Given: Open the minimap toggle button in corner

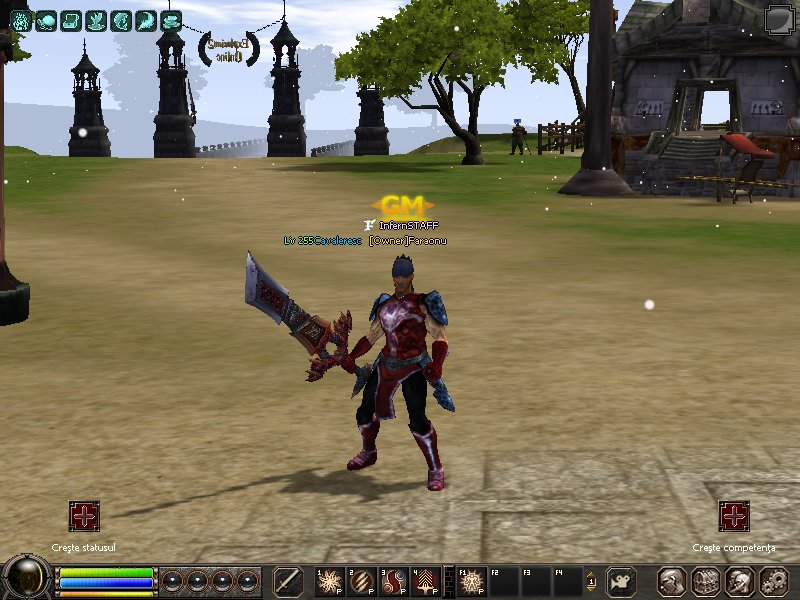Looking at the screenshot, I should [x=779, y=19].
